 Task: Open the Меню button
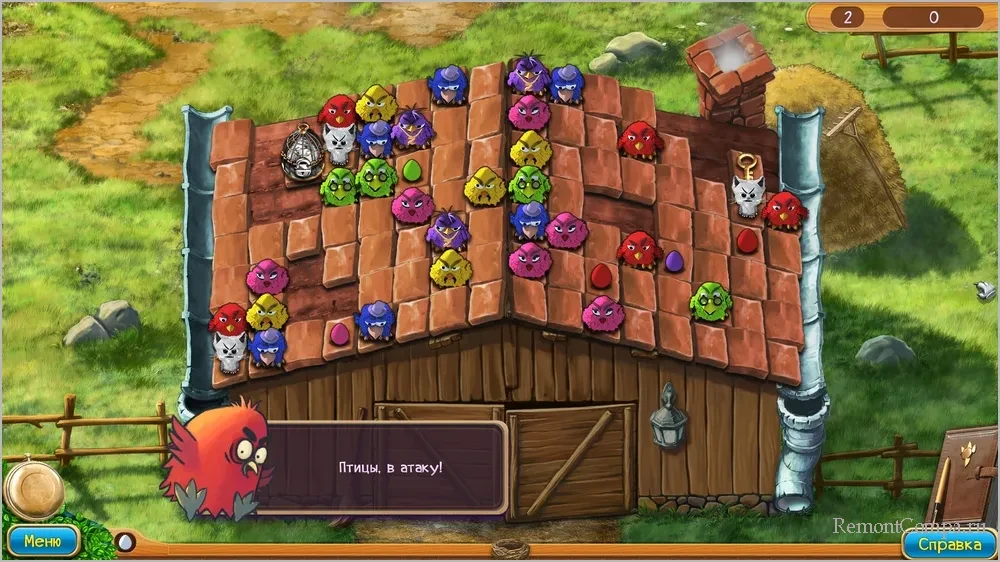pos(42,542)
